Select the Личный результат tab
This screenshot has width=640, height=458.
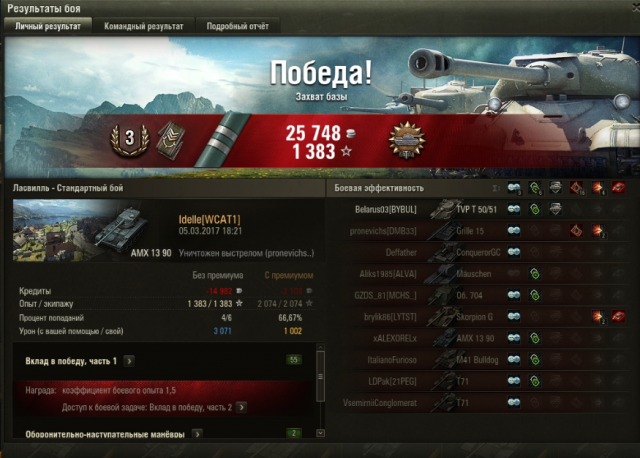[47, 26]
